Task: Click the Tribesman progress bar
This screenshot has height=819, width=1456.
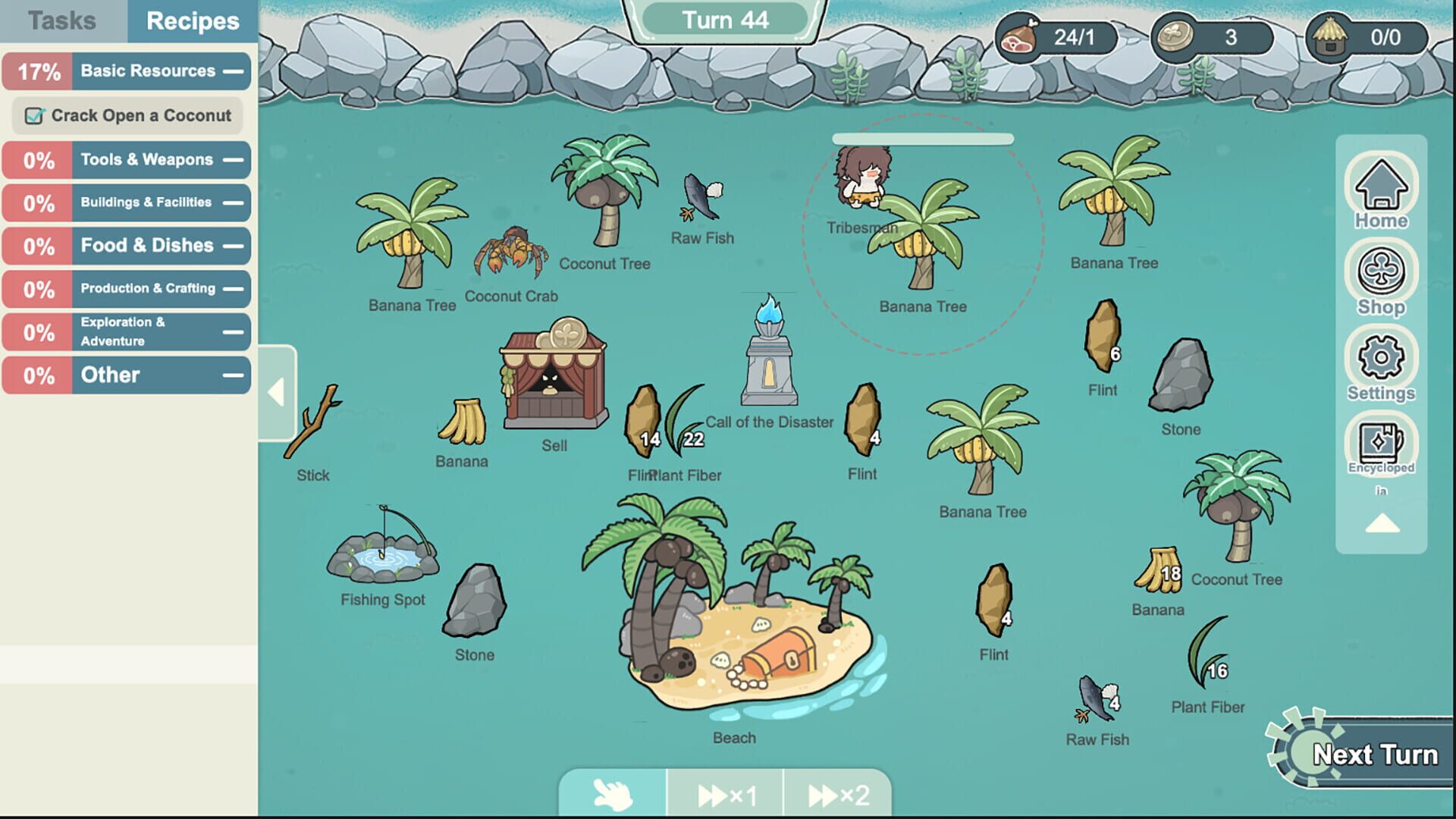Action: point(923,137)
